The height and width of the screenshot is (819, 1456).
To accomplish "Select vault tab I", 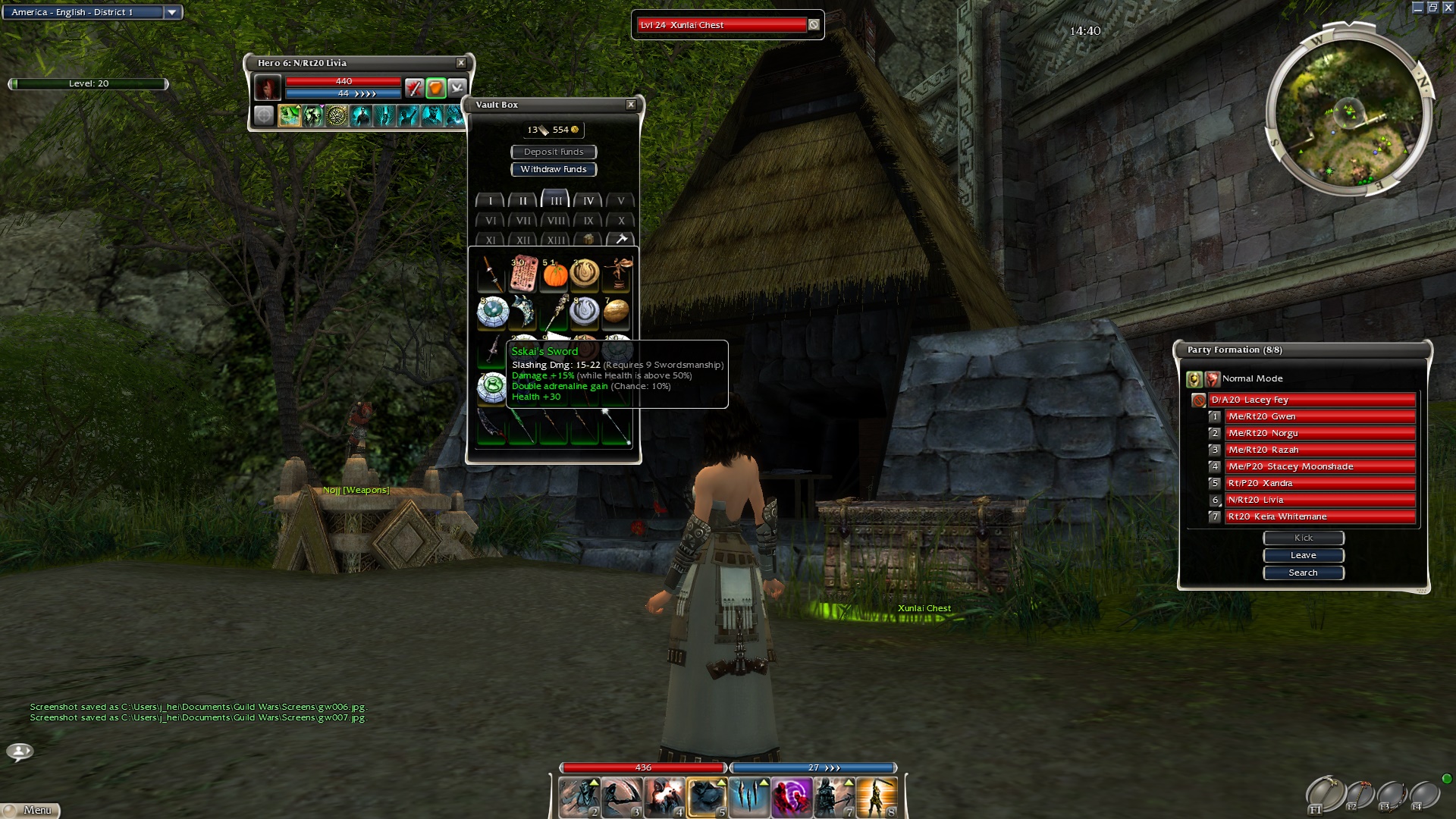I will 491,201.
